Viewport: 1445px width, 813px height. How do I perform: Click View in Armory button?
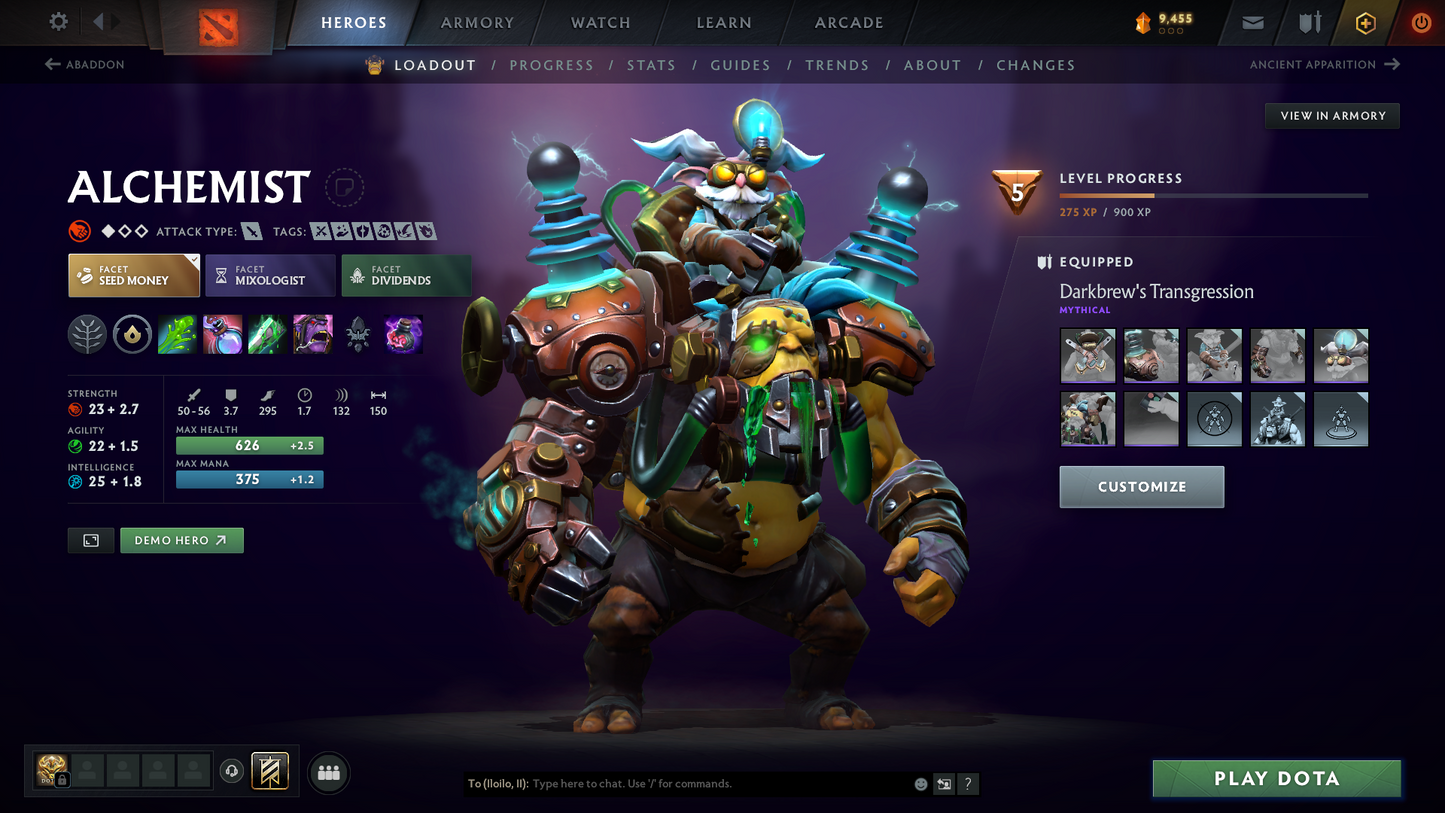click(1332, 116)
